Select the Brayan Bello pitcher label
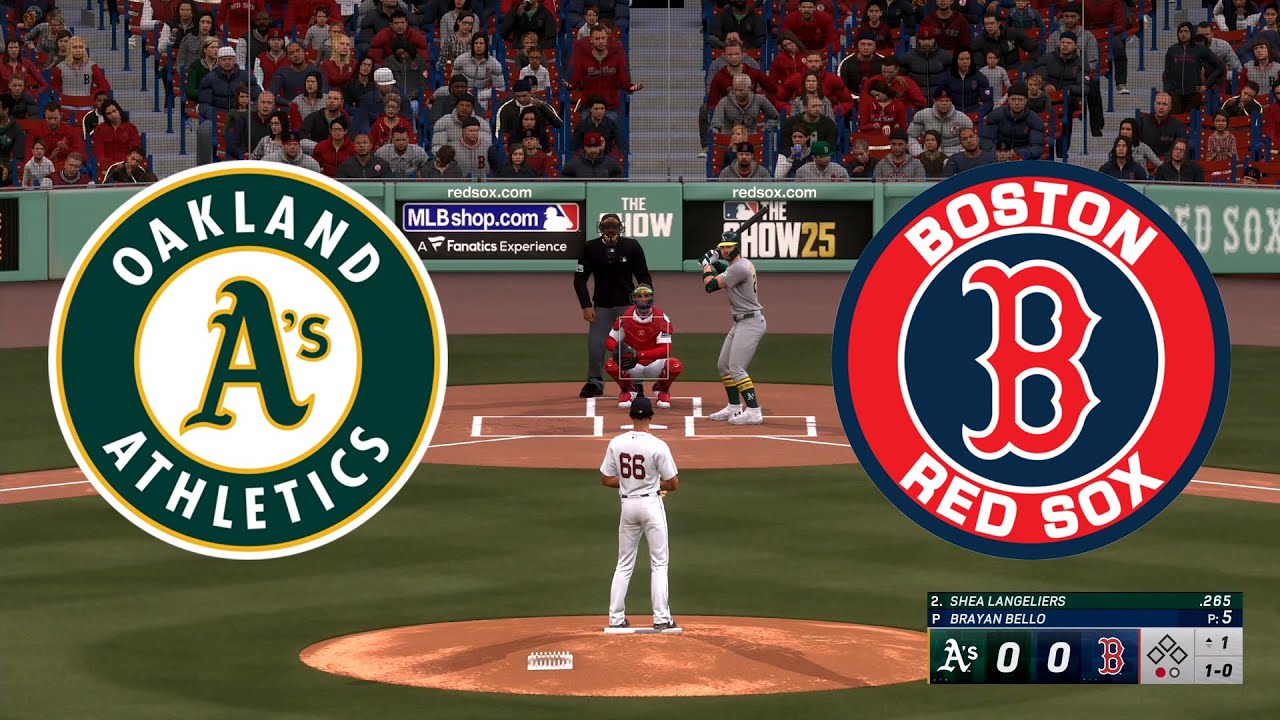This screenshot has height=720, width=1280. coord(997,617)
